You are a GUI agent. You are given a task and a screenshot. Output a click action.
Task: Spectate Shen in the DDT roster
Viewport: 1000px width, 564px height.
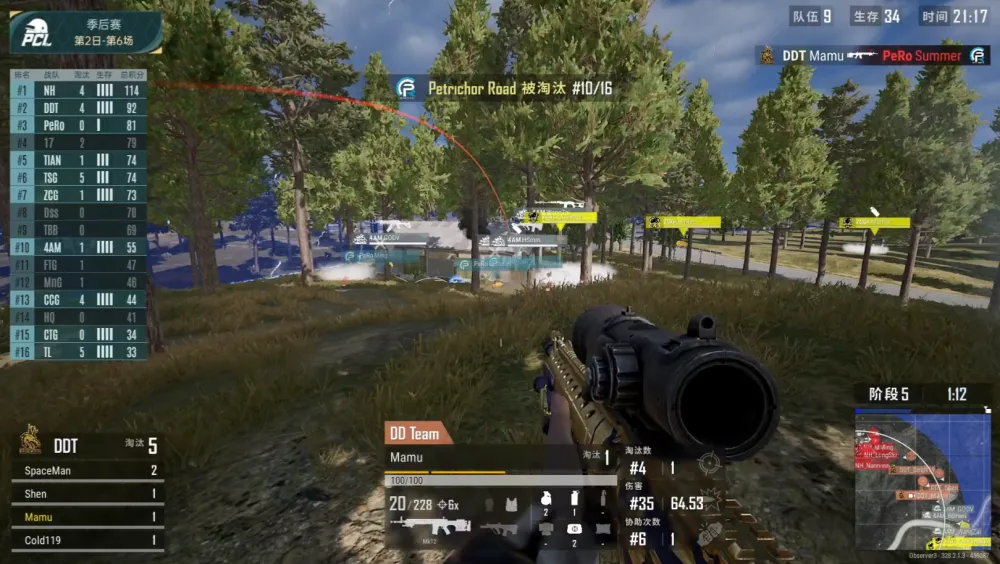[x=85, y=494]
